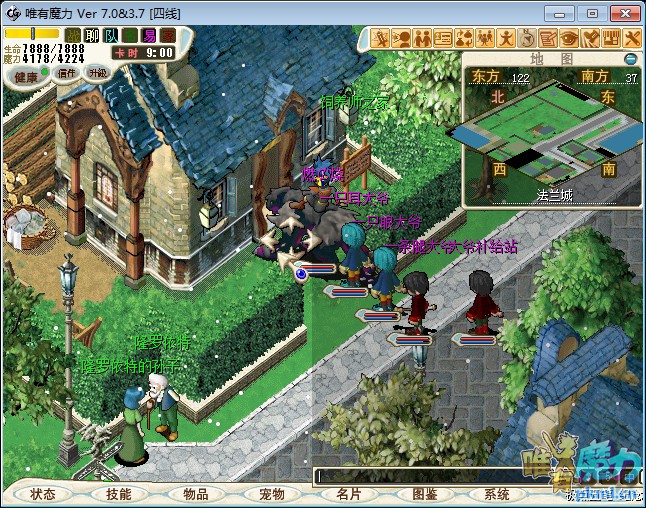Open the 图鉴 album menu
Image resolution: width=646 pixels, height=508 pixels.
pos(425,494)
